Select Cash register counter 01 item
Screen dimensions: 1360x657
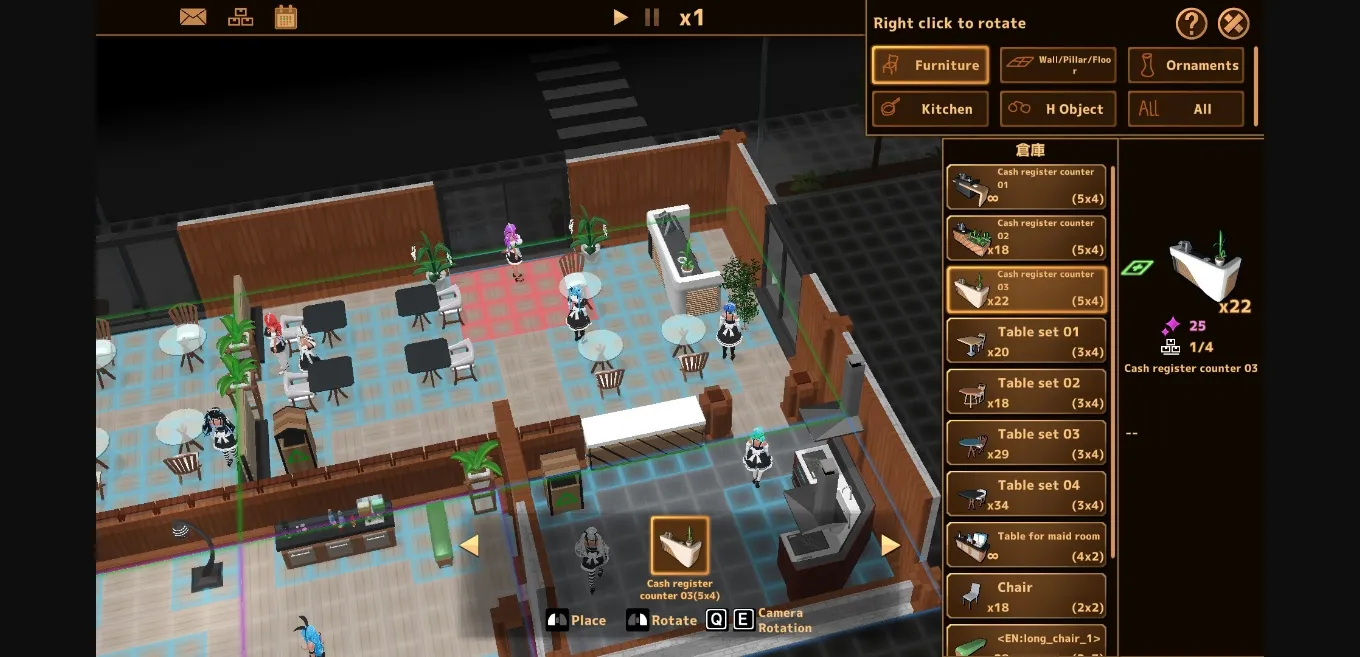pyautogui.click(x=1026, y=187)
